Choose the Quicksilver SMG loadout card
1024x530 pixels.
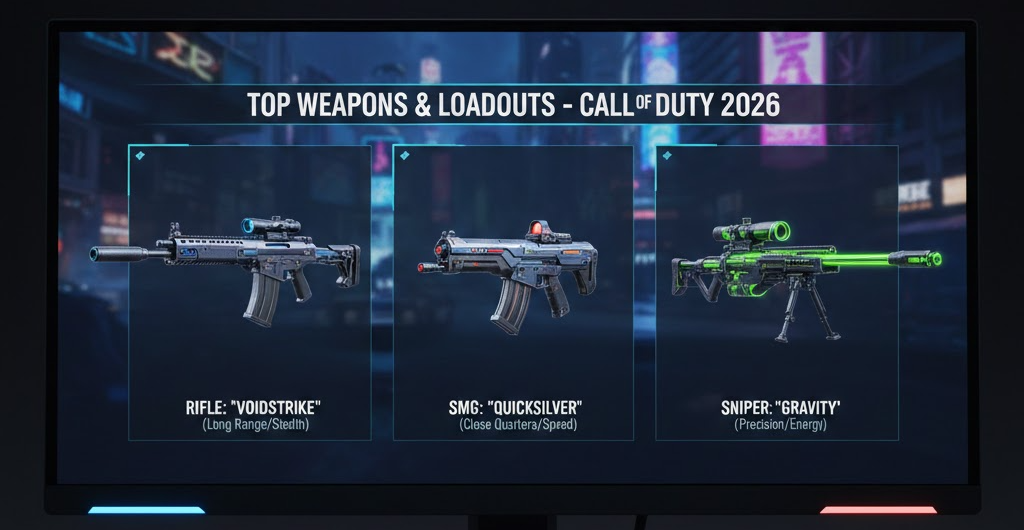[513, 292]
